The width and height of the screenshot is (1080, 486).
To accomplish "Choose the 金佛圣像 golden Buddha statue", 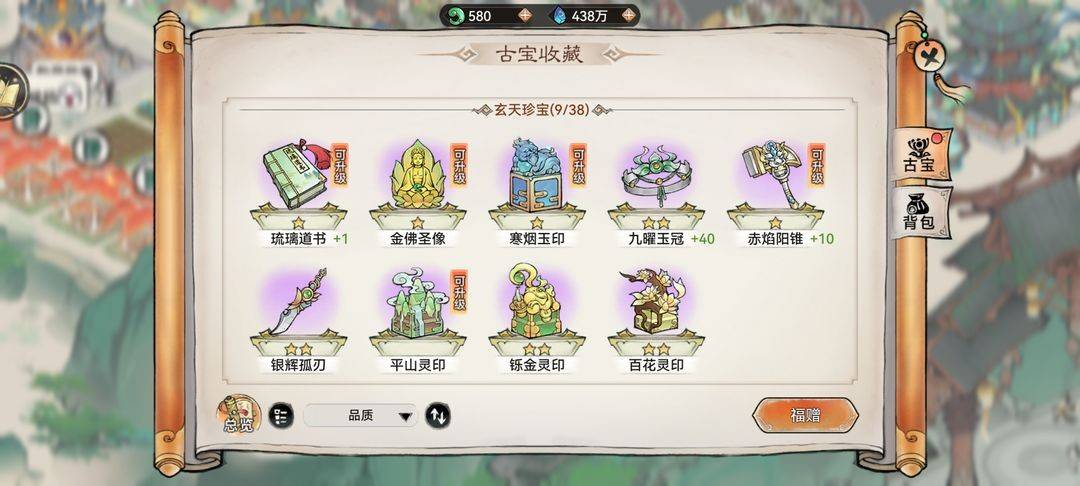I will [415, 180].
